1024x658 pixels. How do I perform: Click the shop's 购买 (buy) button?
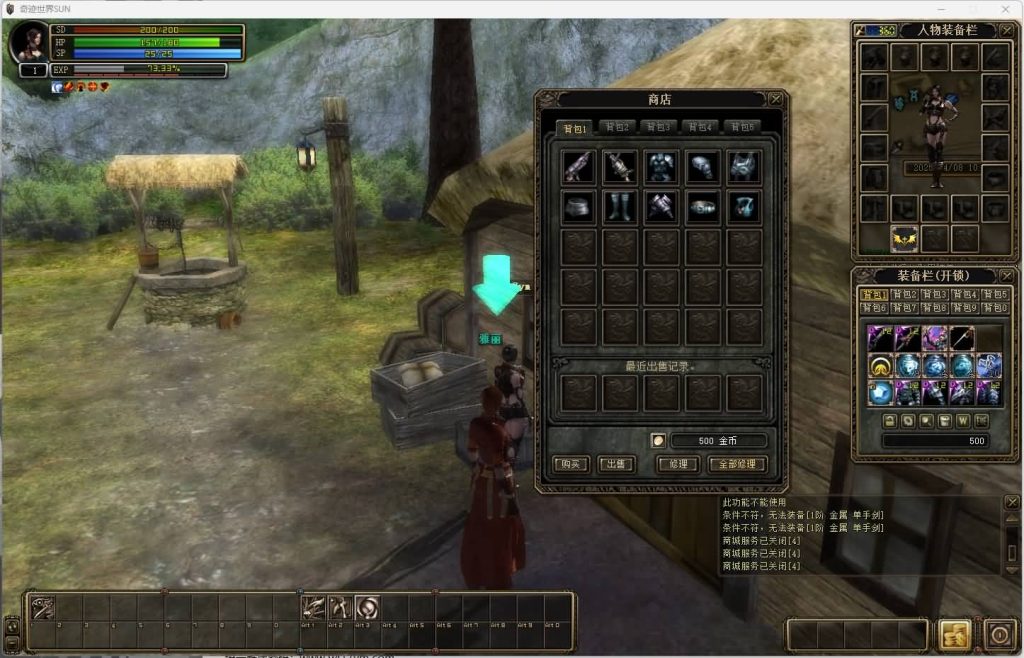click(x=572, y=464)
